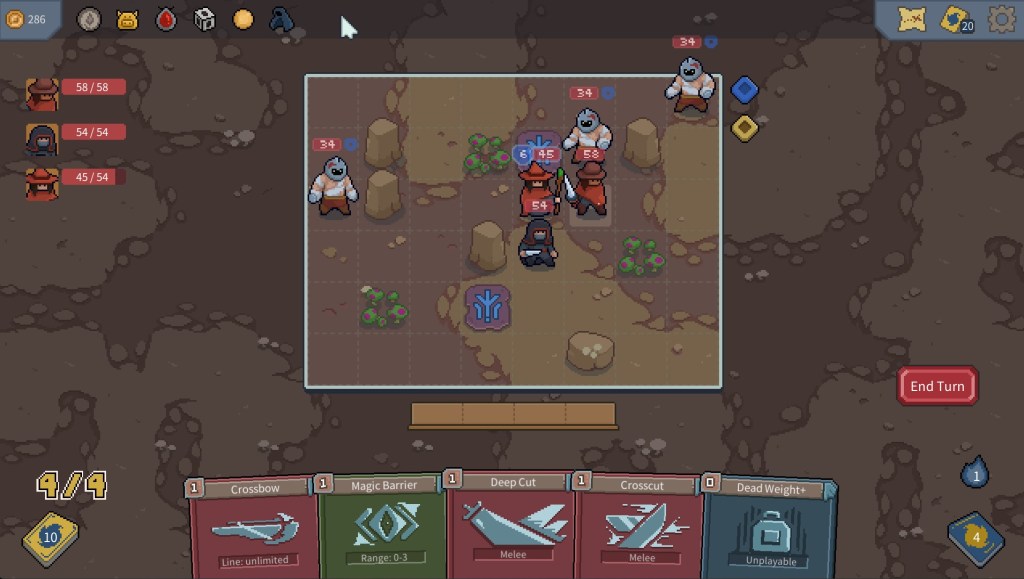View the full deck of 20 cards
Image resolution: width=1024 pixels, height=579 pixels.
[x=957, y=19]
